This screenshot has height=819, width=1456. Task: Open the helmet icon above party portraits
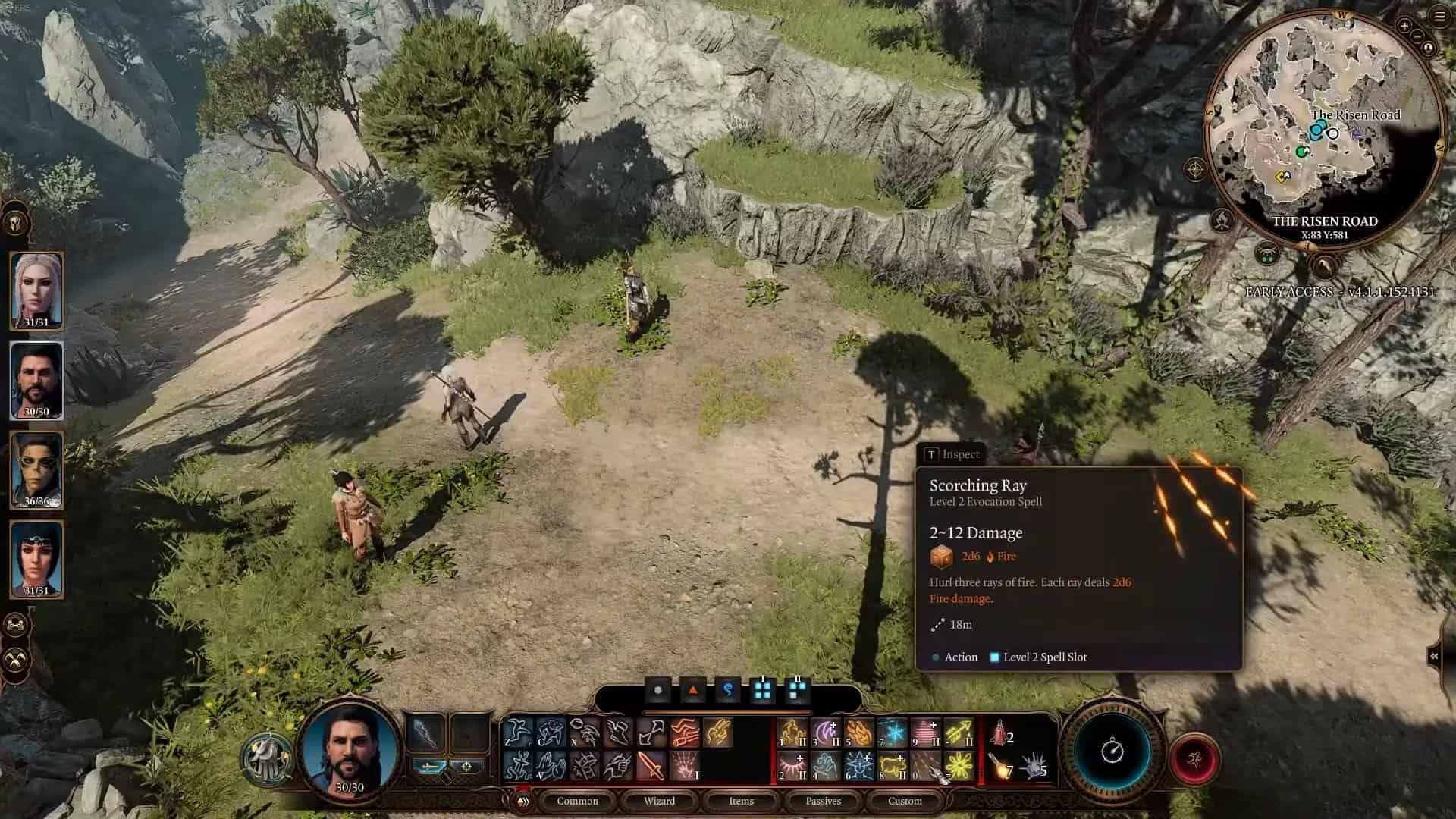tap(17, 223)
